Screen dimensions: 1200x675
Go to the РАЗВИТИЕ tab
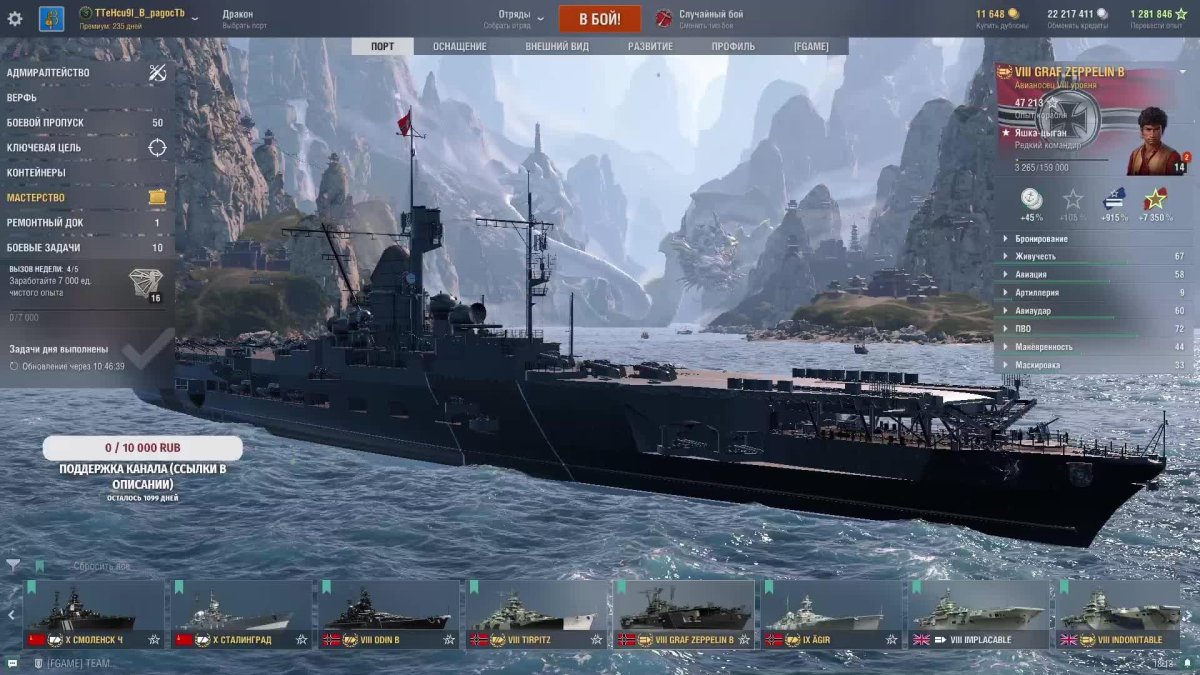tap(650, 47)
